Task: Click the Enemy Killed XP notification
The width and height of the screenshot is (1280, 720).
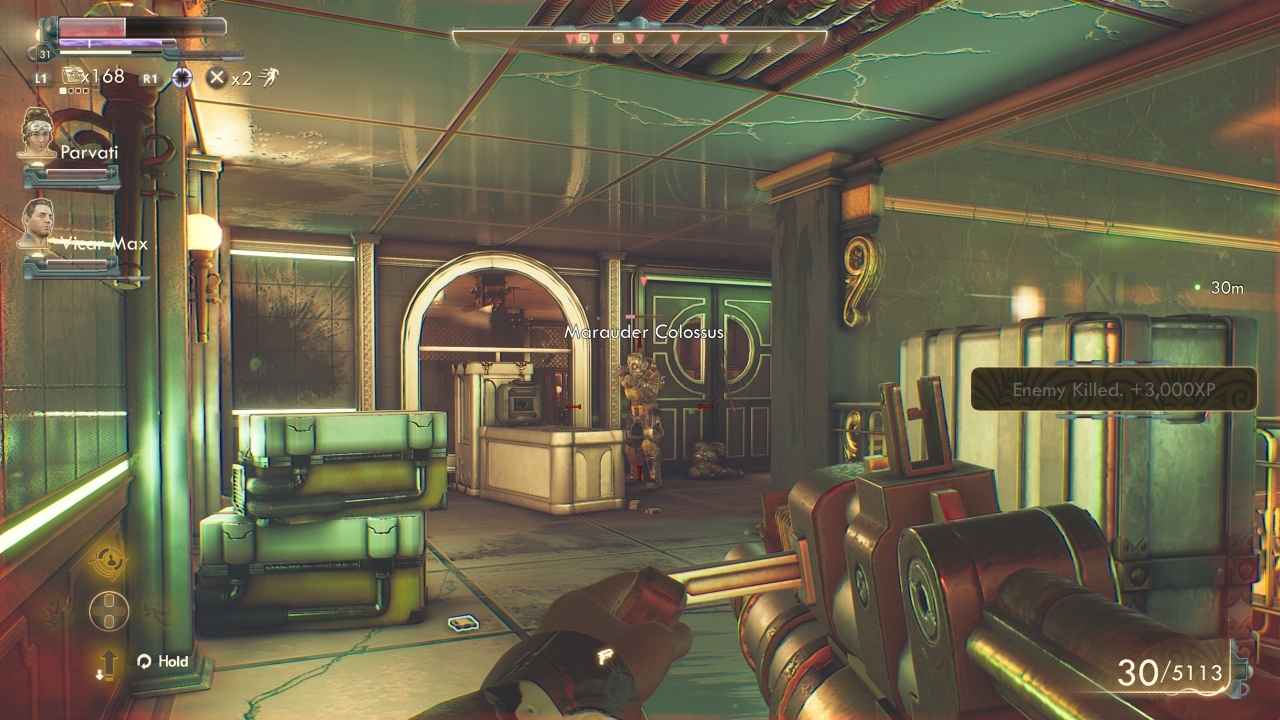Action: tap(1114, 389)
